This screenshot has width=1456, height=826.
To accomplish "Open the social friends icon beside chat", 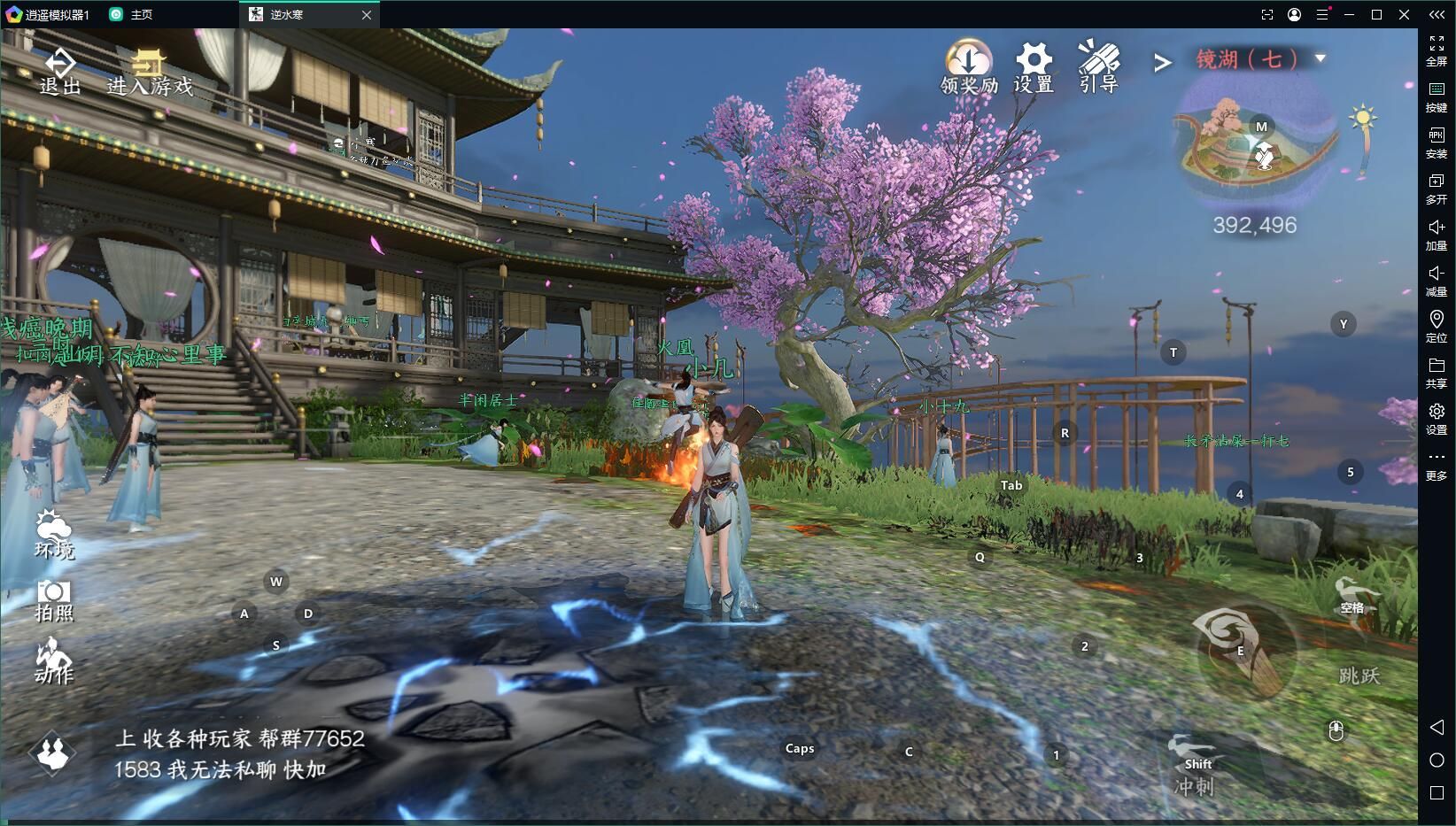I will [52, 753].
